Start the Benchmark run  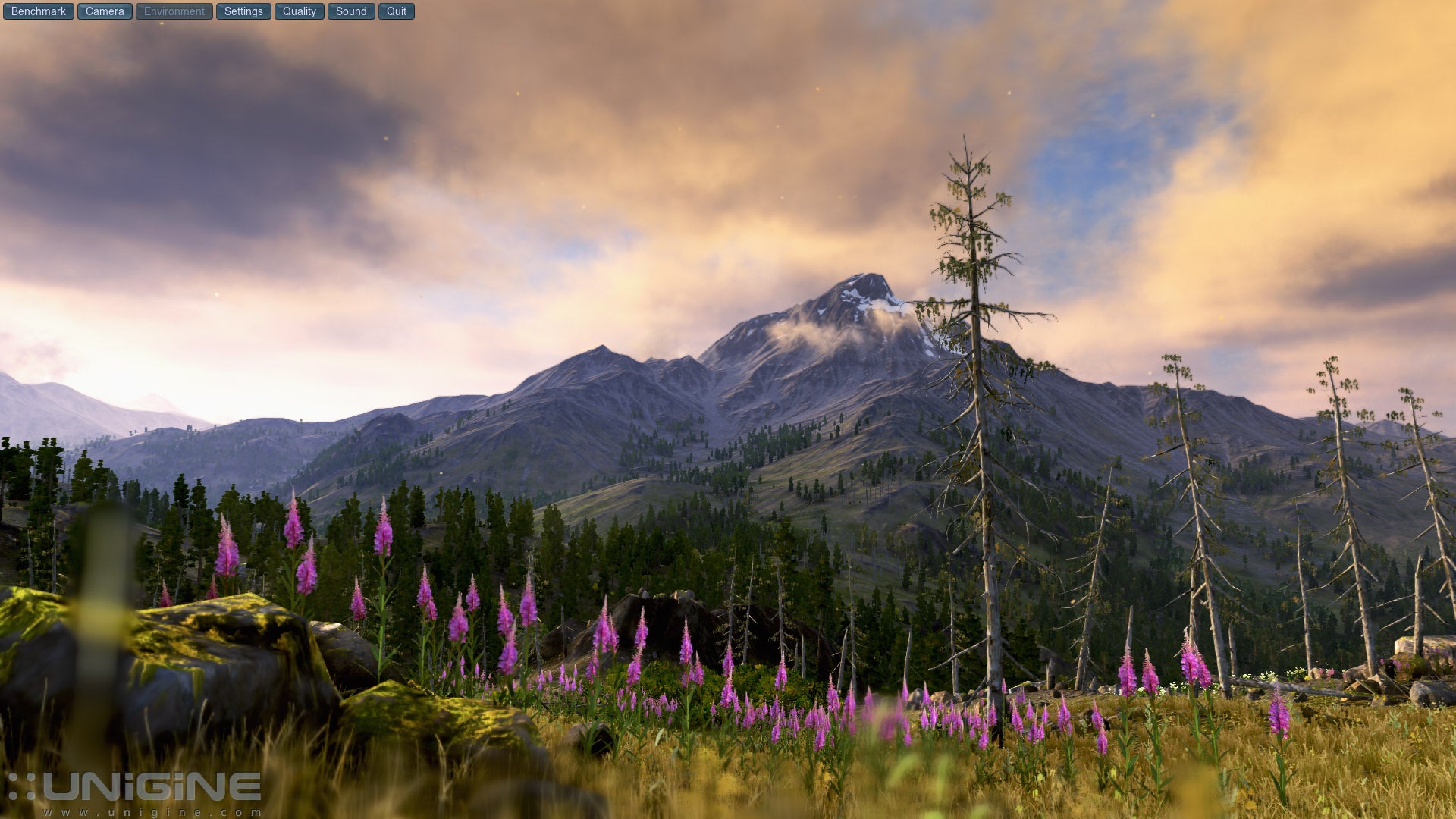pos(39,11)
